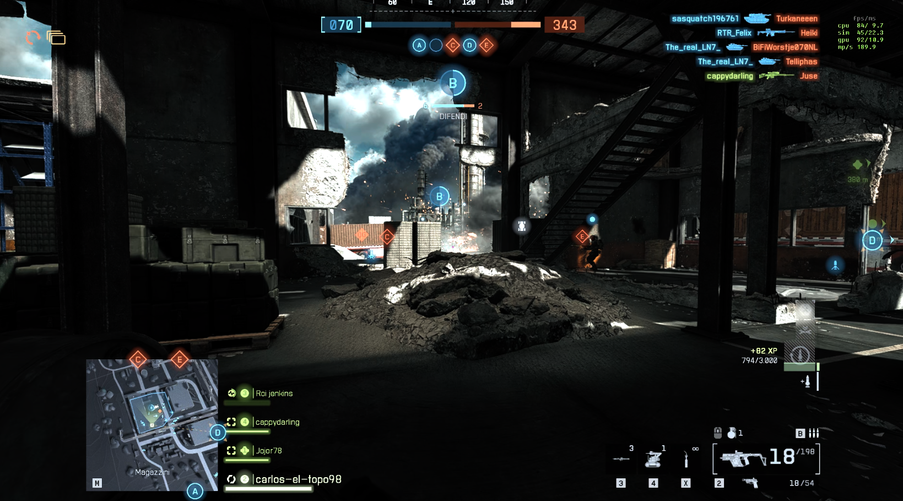Click the D objective marker at the right edge
The image size is (903, 501).
click(872, 240)
